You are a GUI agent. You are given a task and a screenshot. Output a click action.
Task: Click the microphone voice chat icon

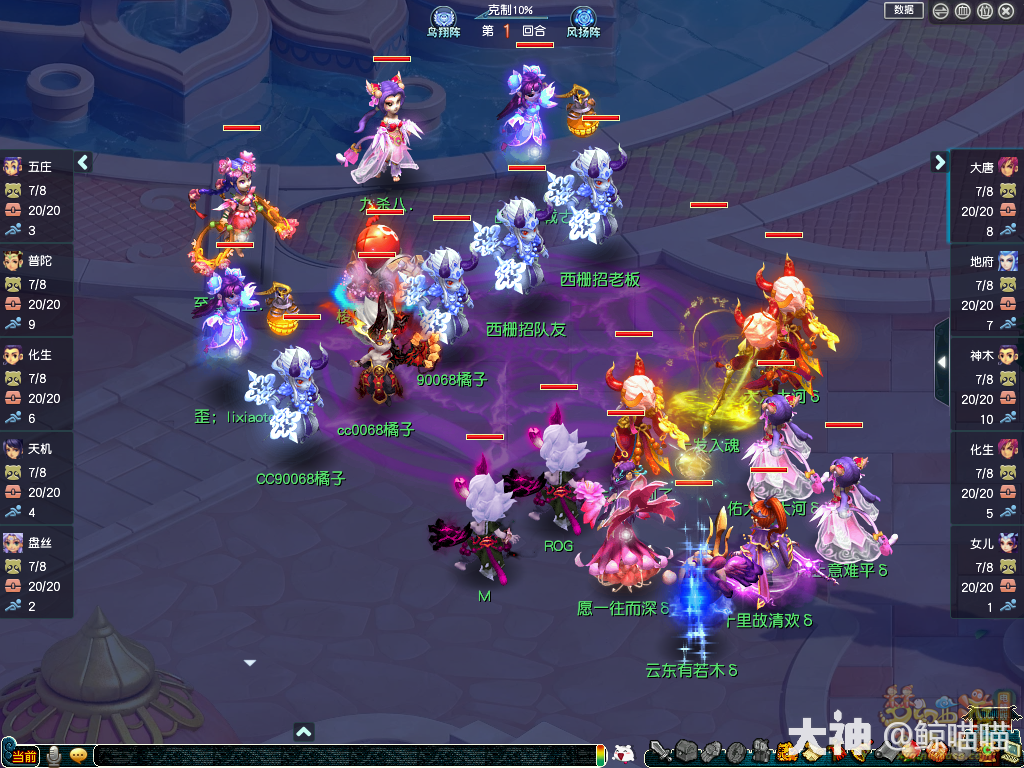(53, 755)
